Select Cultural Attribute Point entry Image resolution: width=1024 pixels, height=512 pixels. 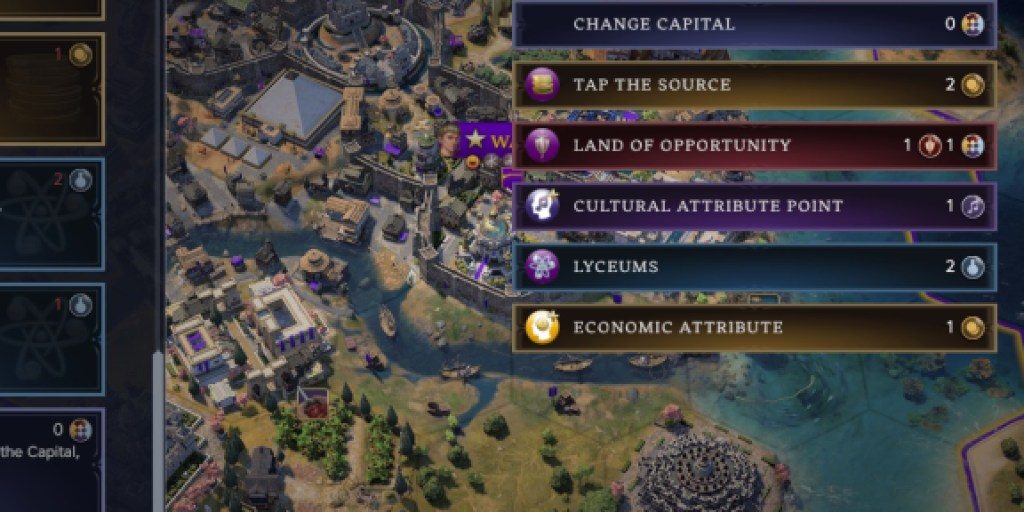point(754,206)
